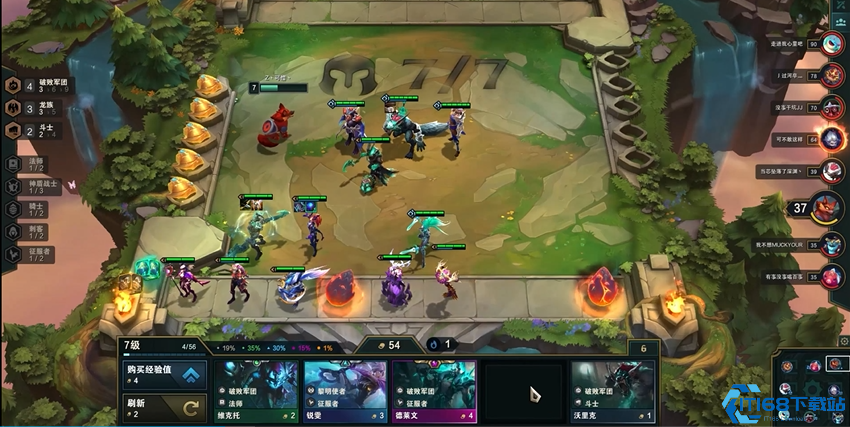Refresh the shop with the 刷新 button
Screen dimensions: 850x427
(x=165, y=405)
